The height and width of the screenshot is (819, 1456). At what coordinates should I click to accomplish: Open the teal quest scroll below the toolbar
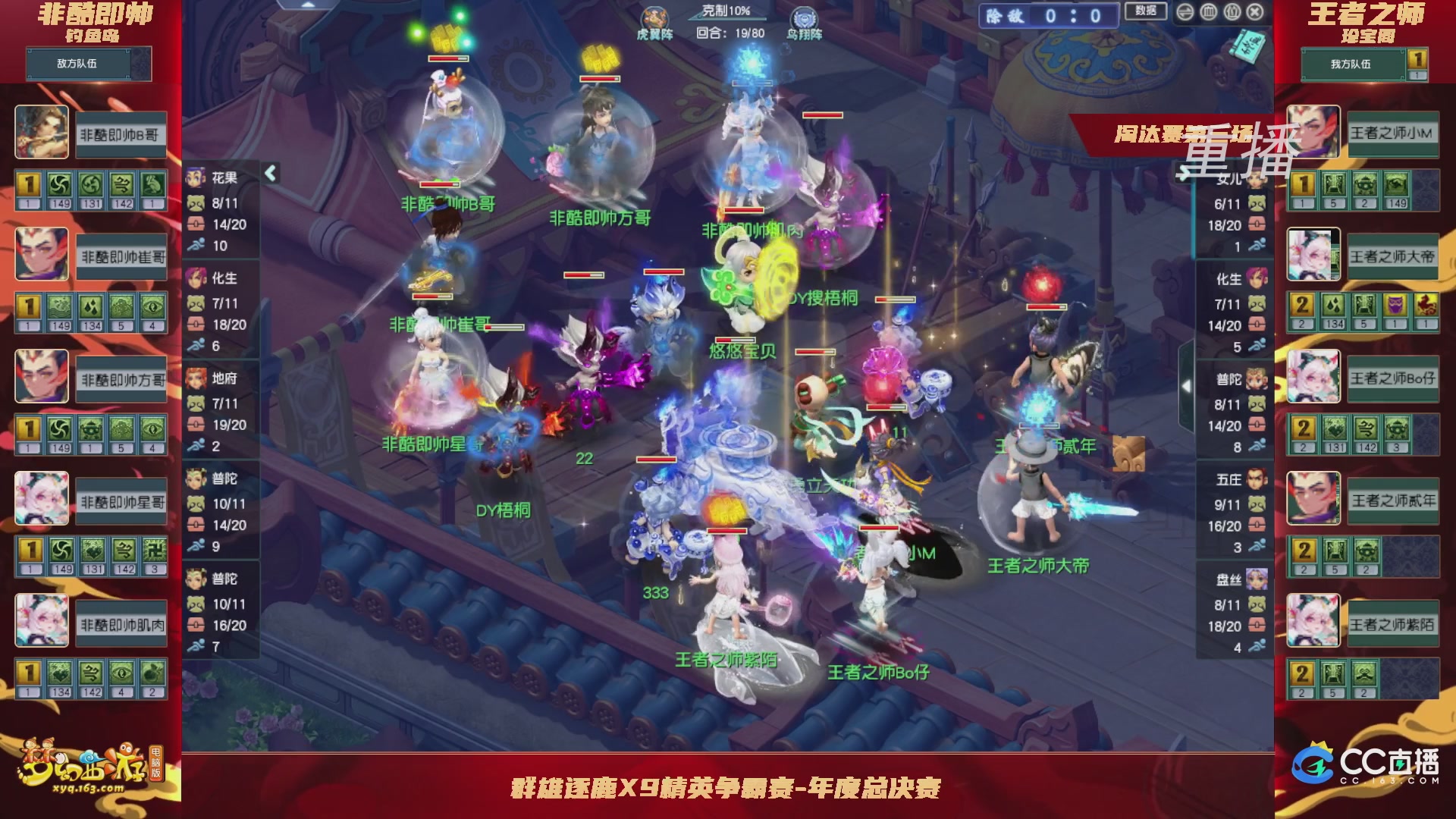(x=1246, y=45)
